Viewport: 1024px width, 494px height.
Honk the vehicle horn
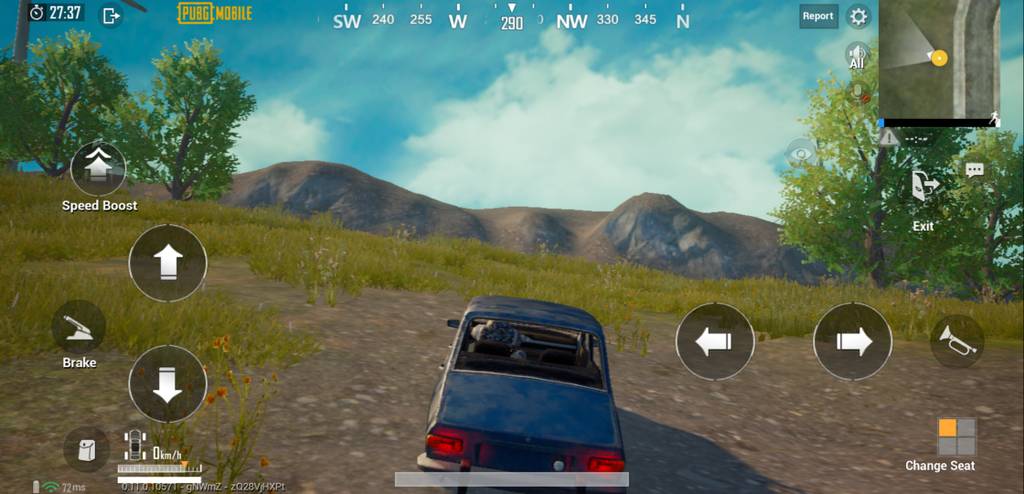957,341
